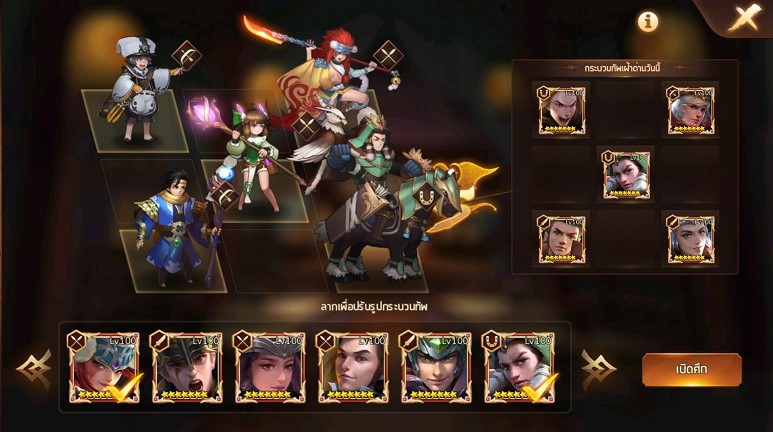Image resolution: width=773 pixels, height=432 pixels.
Task: Show more heroes with the right arrow
Action: pos(598,369)
